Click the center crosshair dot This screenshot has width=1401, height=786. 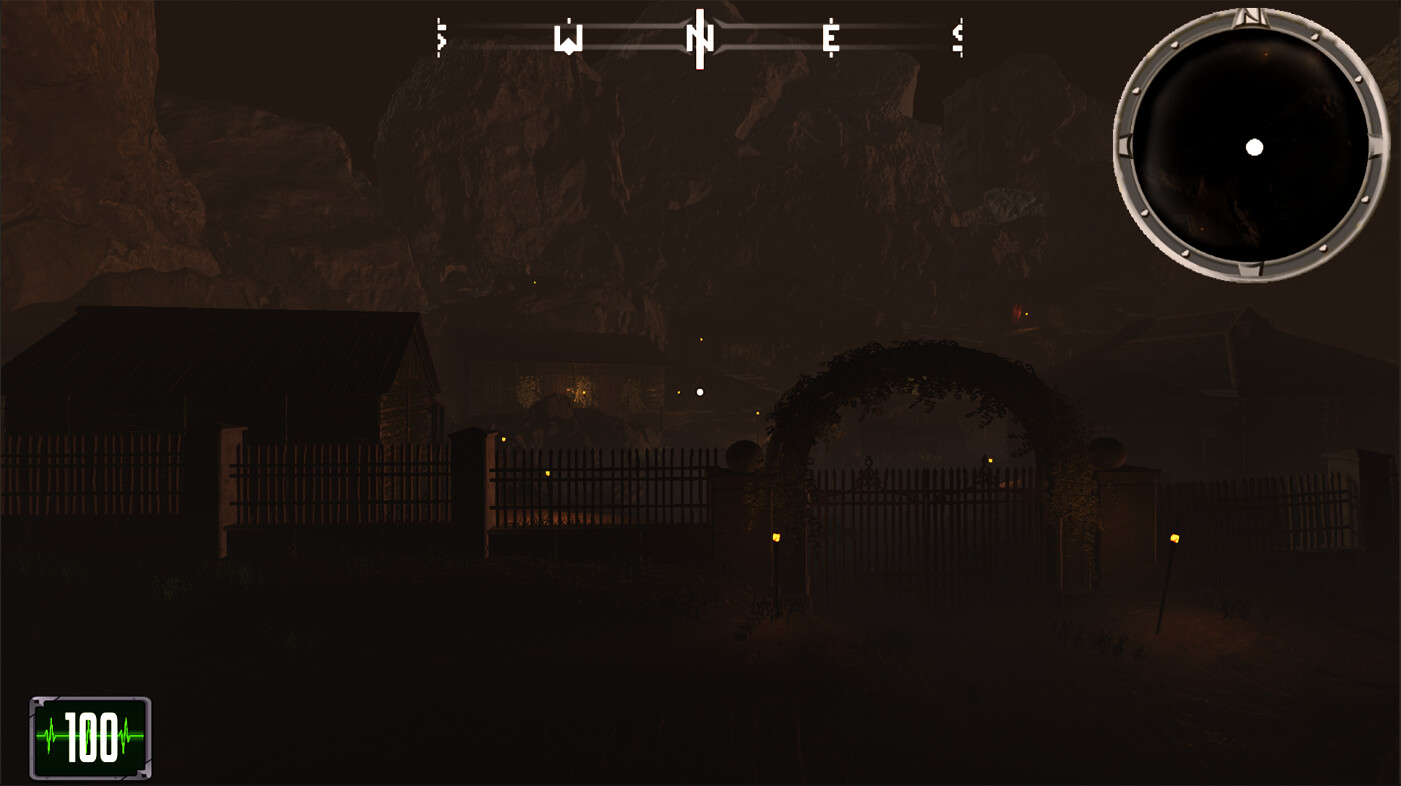tap(698, 391)
